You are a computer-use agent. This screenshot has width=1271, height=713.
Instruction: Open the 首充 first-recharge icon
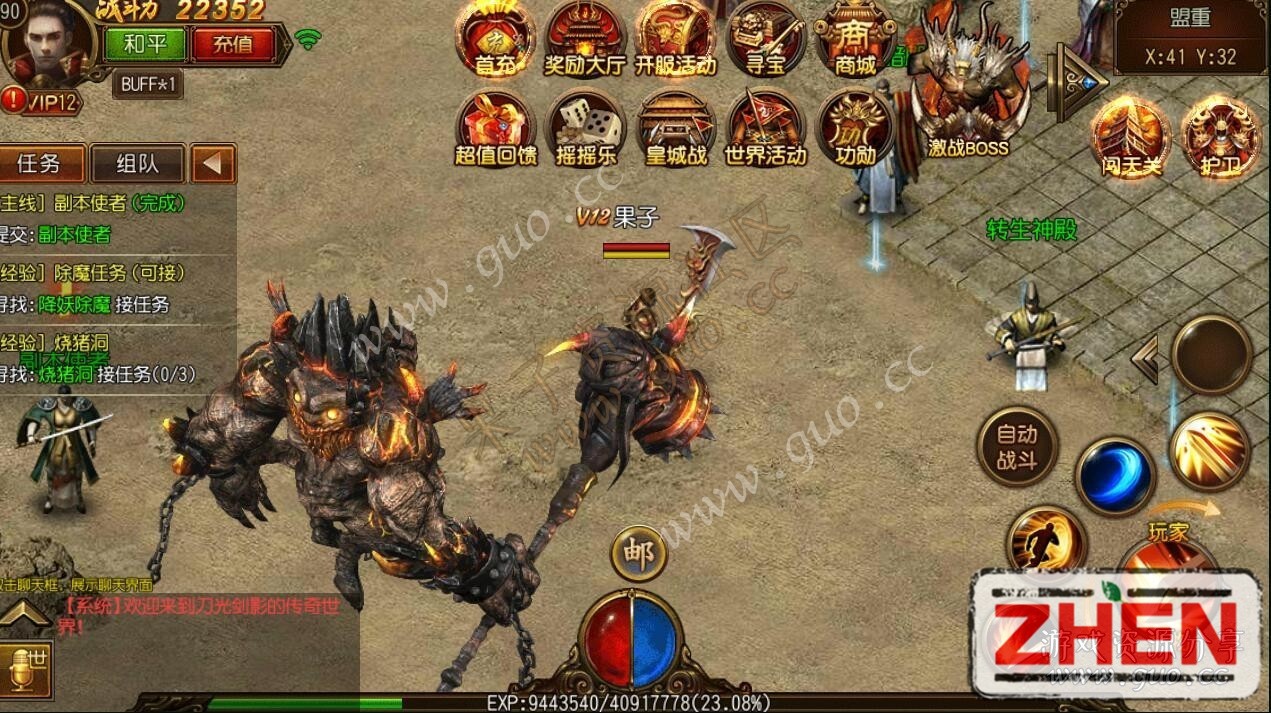(x=495, y=38)
